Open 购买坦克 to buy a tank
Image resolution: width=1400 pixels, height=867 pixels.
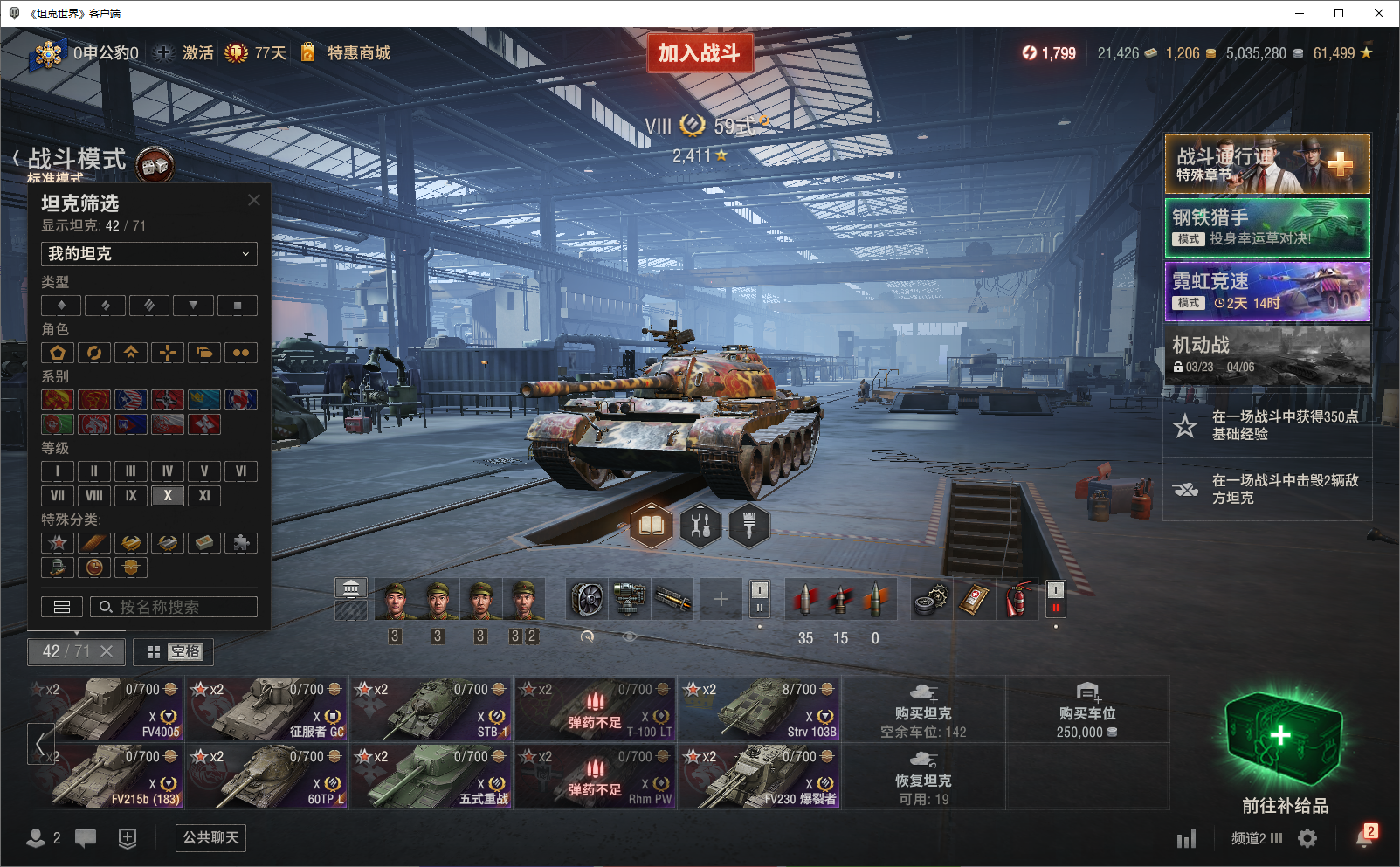click(x=923, y=708)
